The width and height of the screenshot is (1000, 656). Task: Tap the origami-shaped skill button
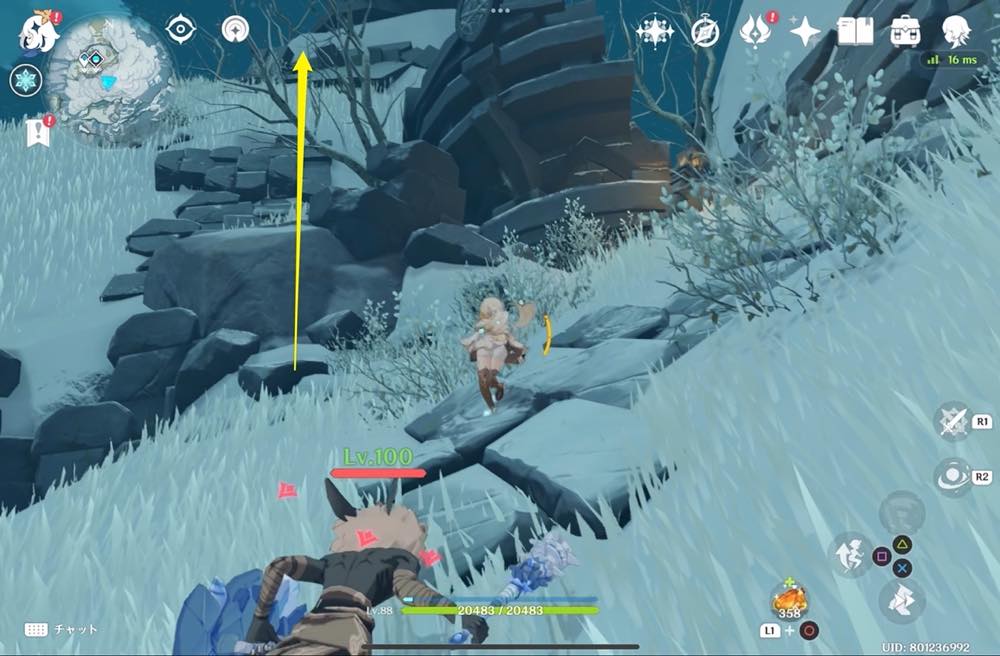coord(902,599)
